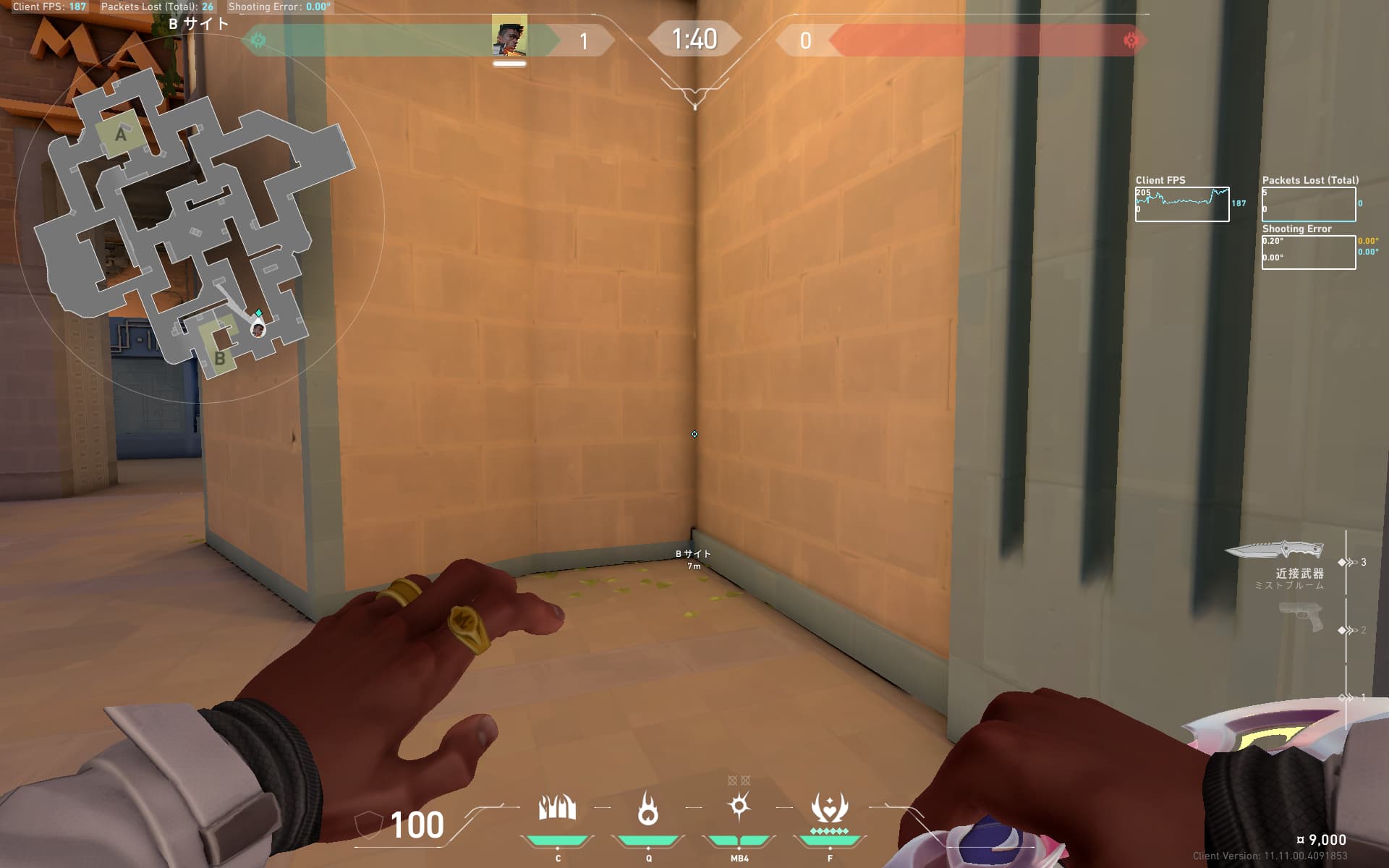Click the green team emblem icon
The image size is (1389, 868).
pos(258,41)
